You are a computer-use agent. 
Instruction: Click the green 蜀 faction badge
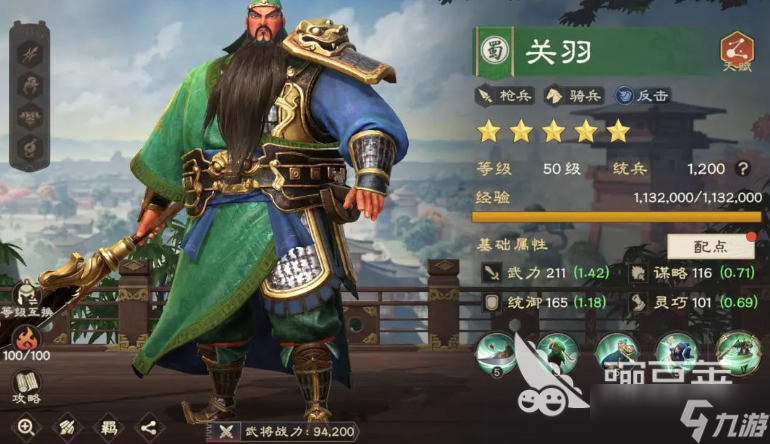pos(493,51)
